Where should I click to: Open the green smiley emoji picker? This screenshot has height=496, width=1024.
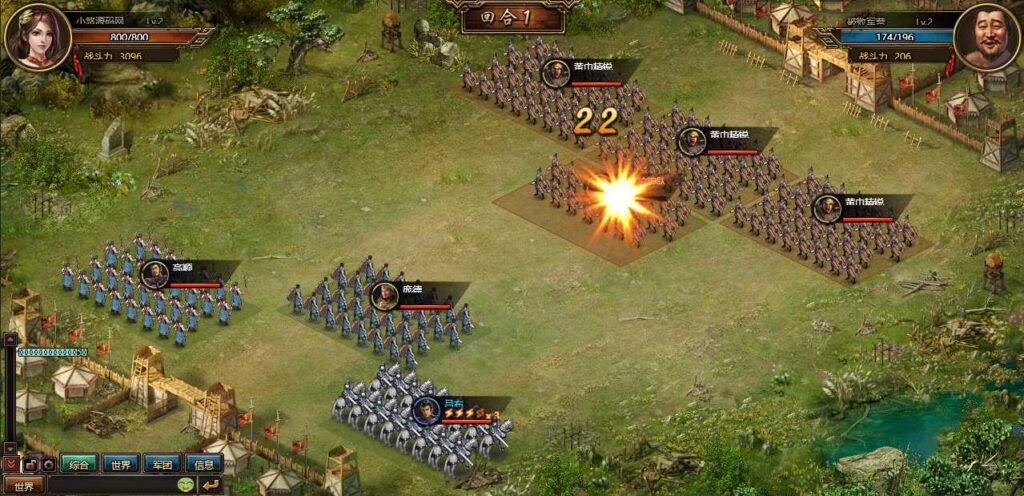[186, 486]
